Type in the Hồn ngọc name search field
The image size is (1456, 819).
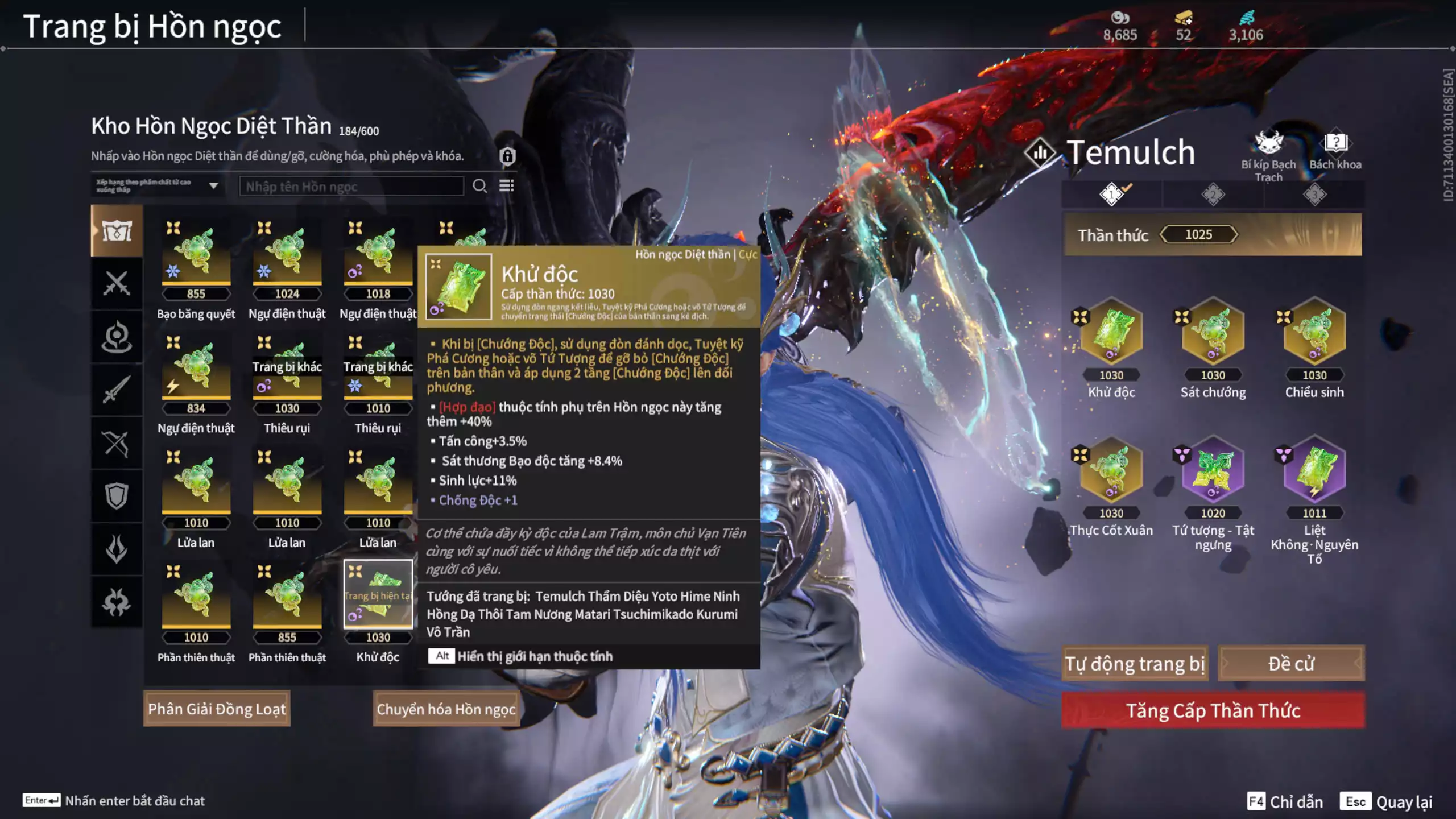coord(351,187)
